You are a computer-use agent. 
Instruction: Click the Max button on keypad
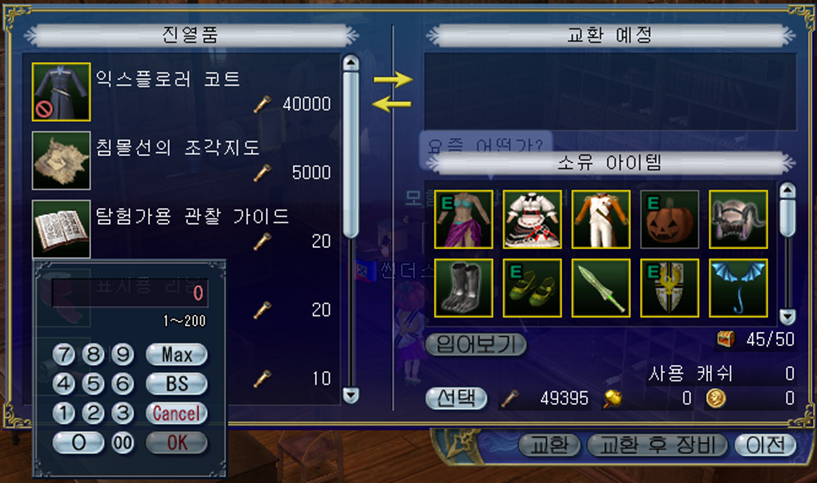point(176,354)
